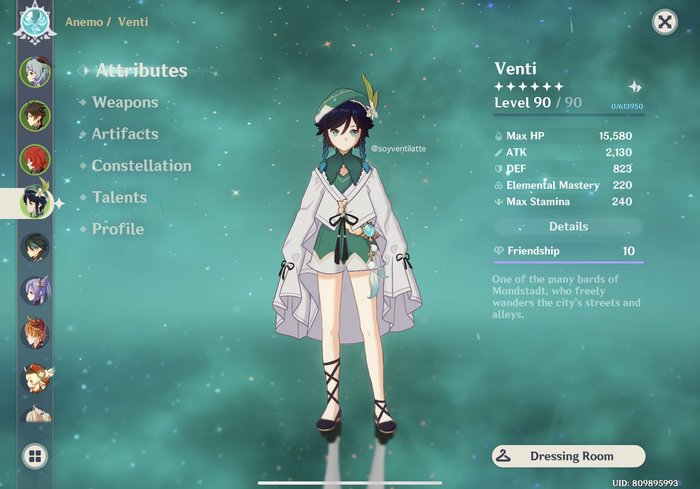The height and width of the screenshot is (489, 700).
Task: Select the dark-green-haired Xiao portrait
Action: pos(34,247)
